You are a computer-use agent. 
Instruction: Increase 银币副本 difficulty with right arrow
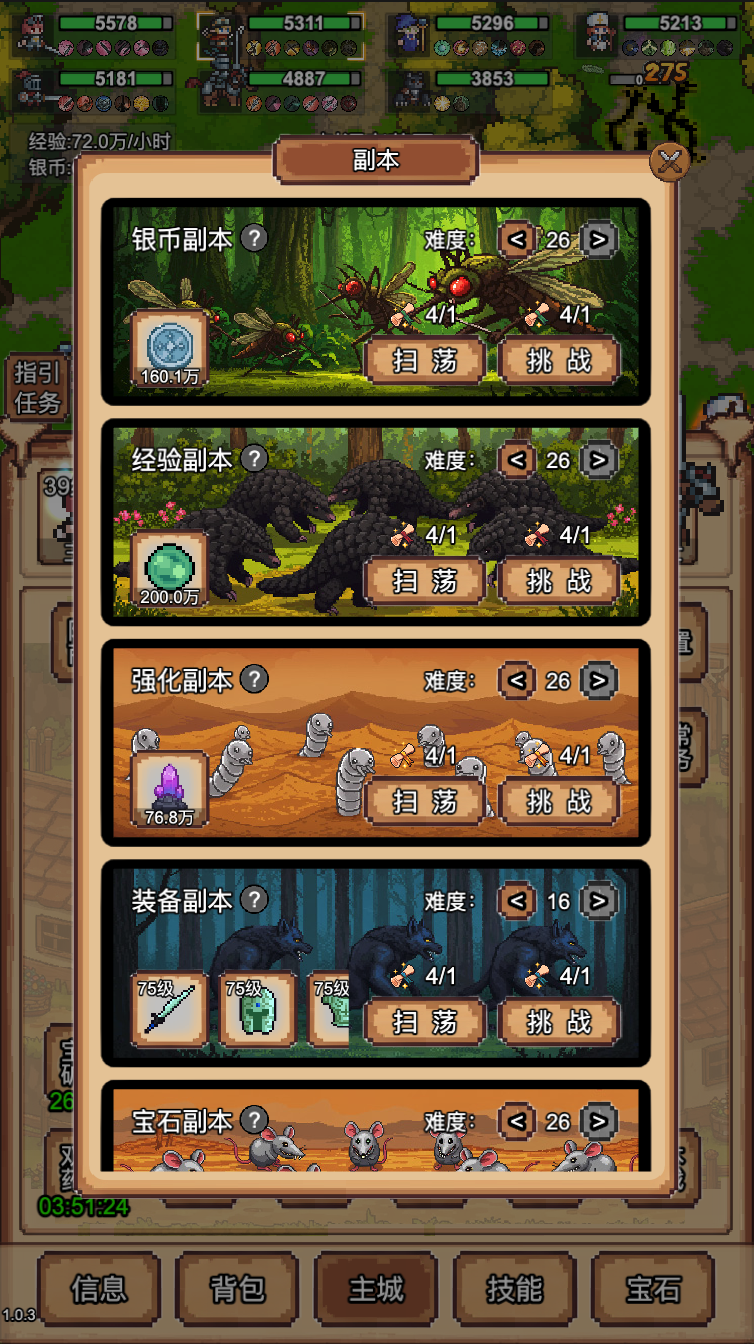click(x=598, y=239)
